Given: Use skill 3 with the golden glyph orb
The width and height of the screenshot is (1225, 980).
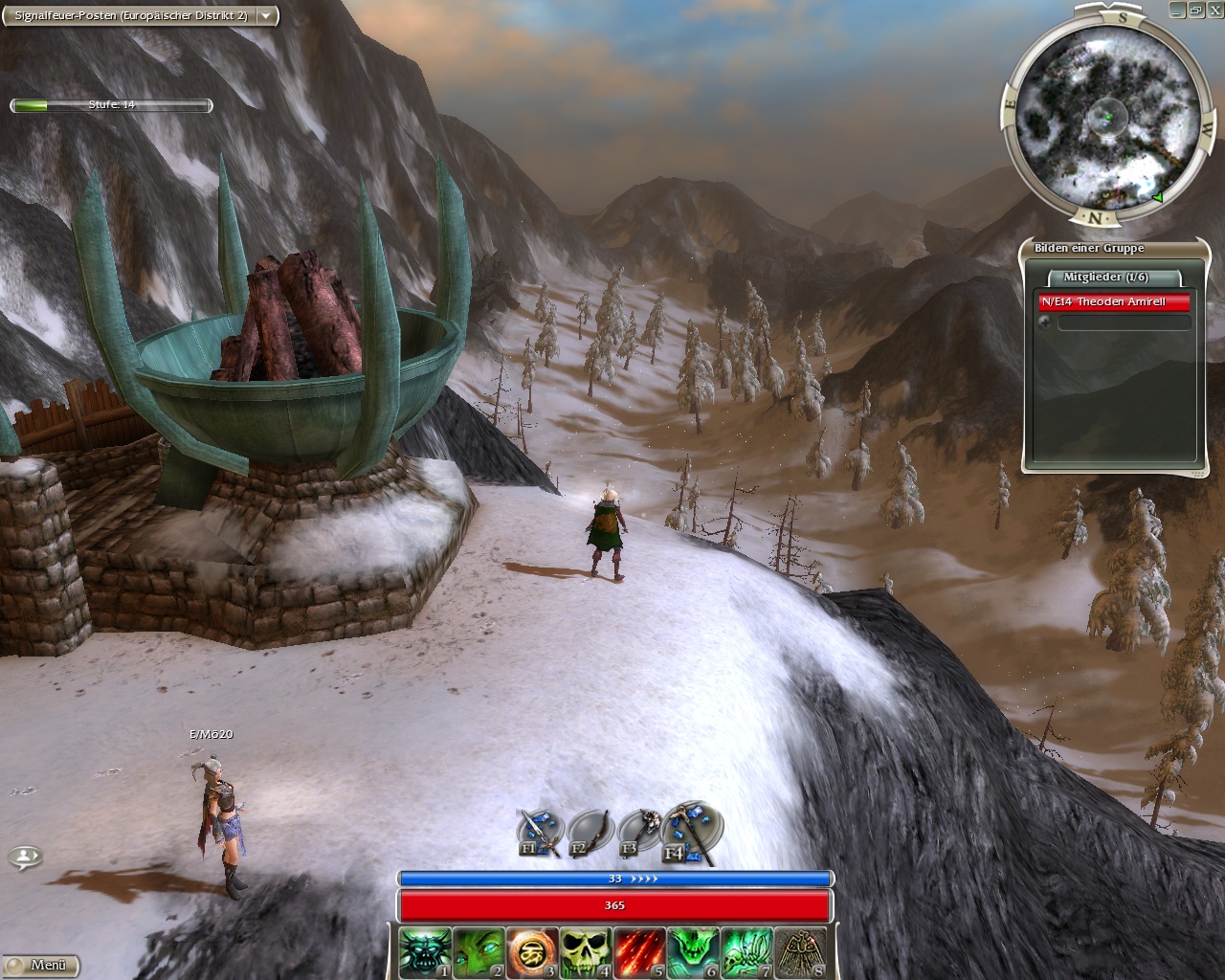Looking at the screenshot, I should tap(531, 951).
